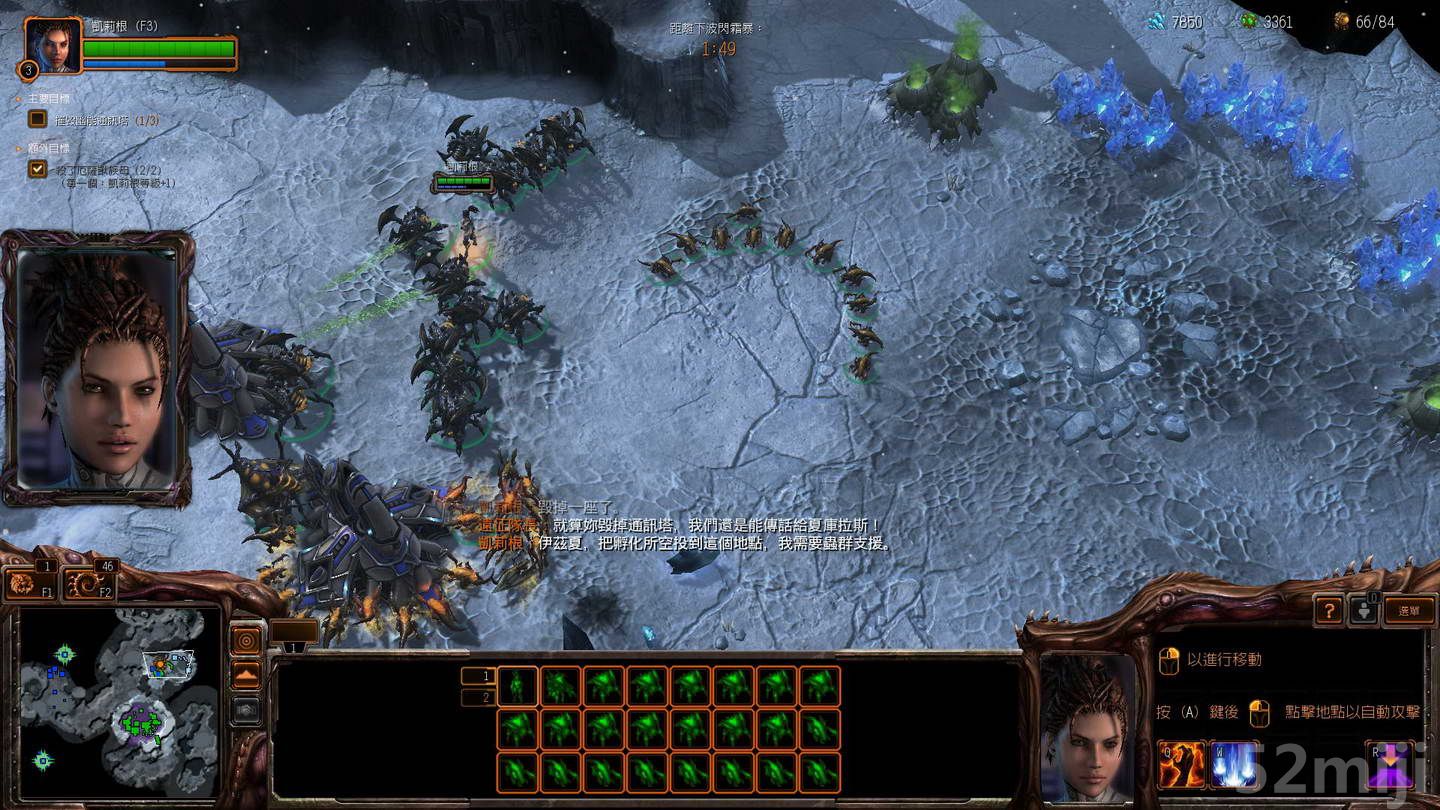Click the minimap ping alert icon

247,640
